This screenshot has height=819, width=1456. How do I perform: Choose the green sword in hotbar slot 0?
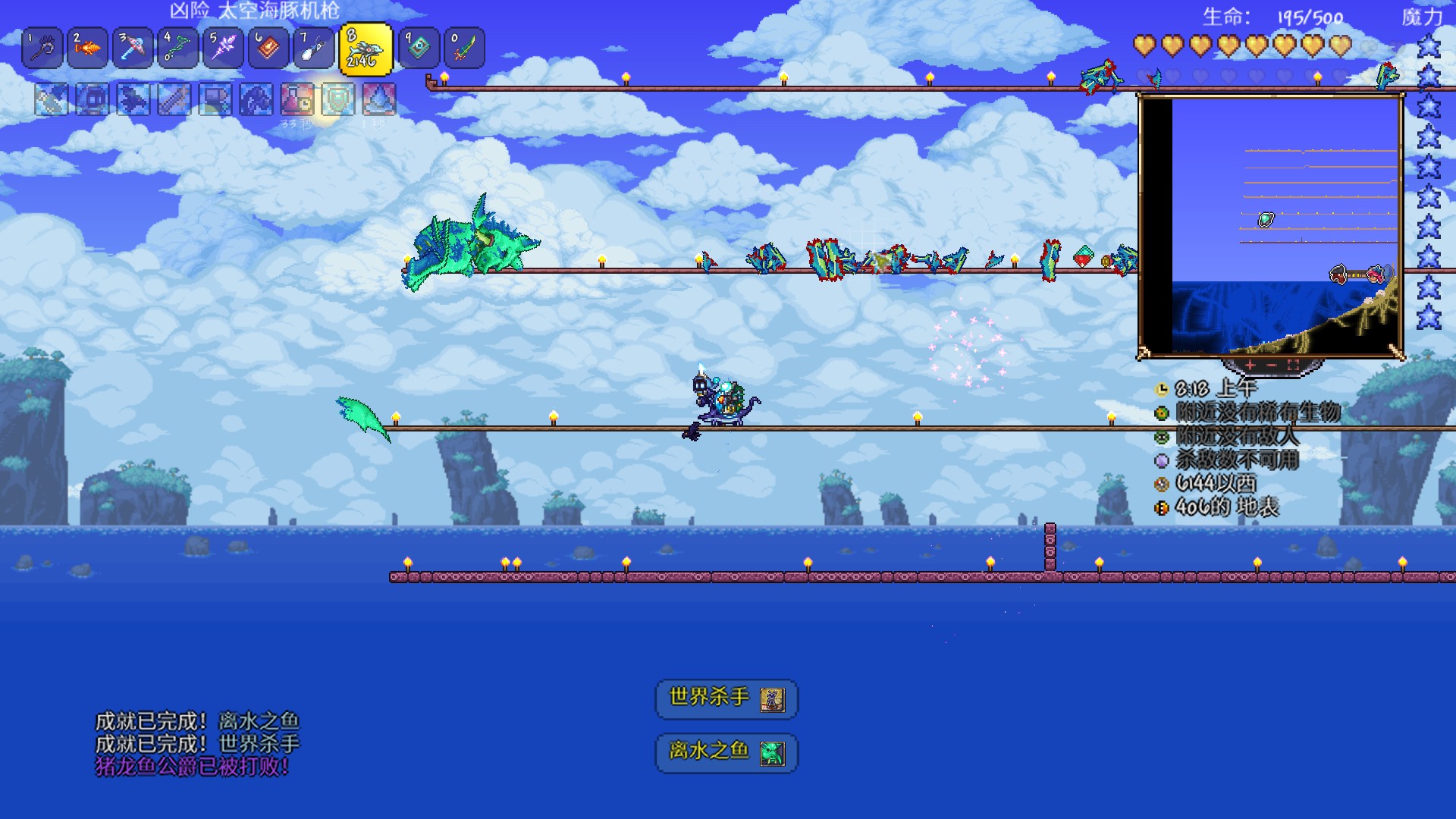463,49
